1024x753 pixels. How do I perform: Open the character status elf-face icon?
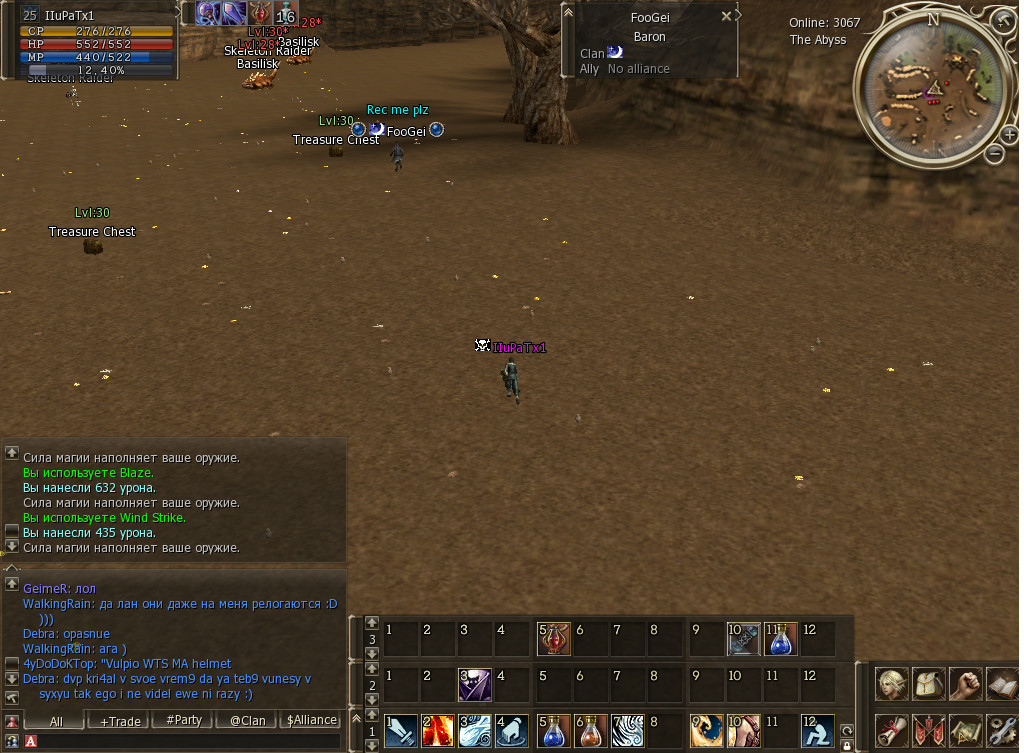(x=892, y=684)
